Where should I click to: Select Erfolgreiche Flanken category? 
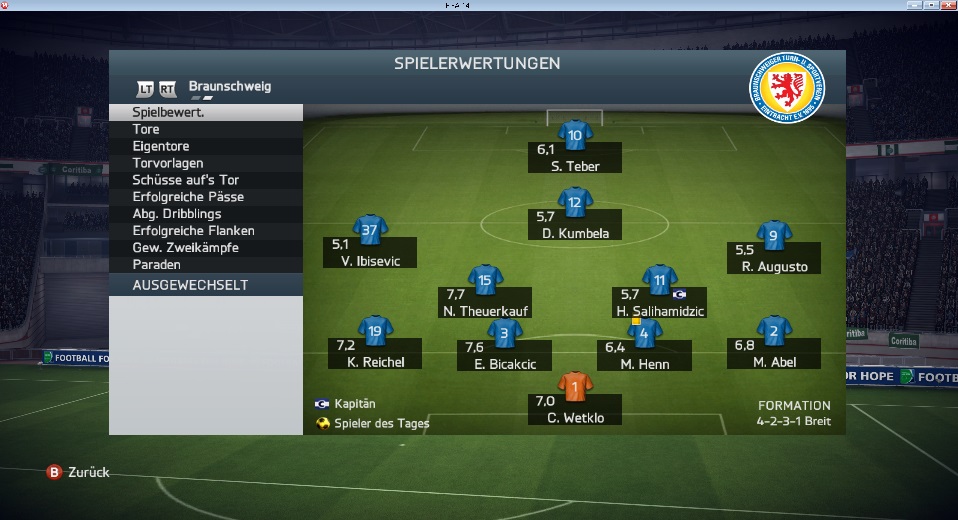coord(205,231)
